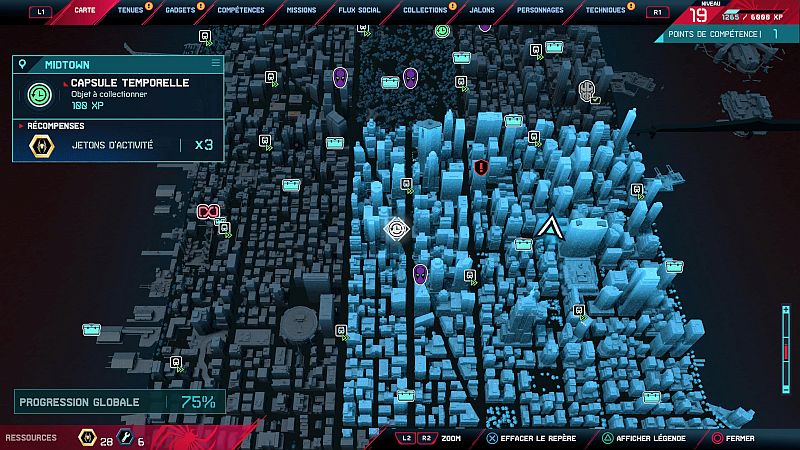The width and height of the screenshot is (800, 450).
Task: Show the Missions tab
Action: pos(300,10)
